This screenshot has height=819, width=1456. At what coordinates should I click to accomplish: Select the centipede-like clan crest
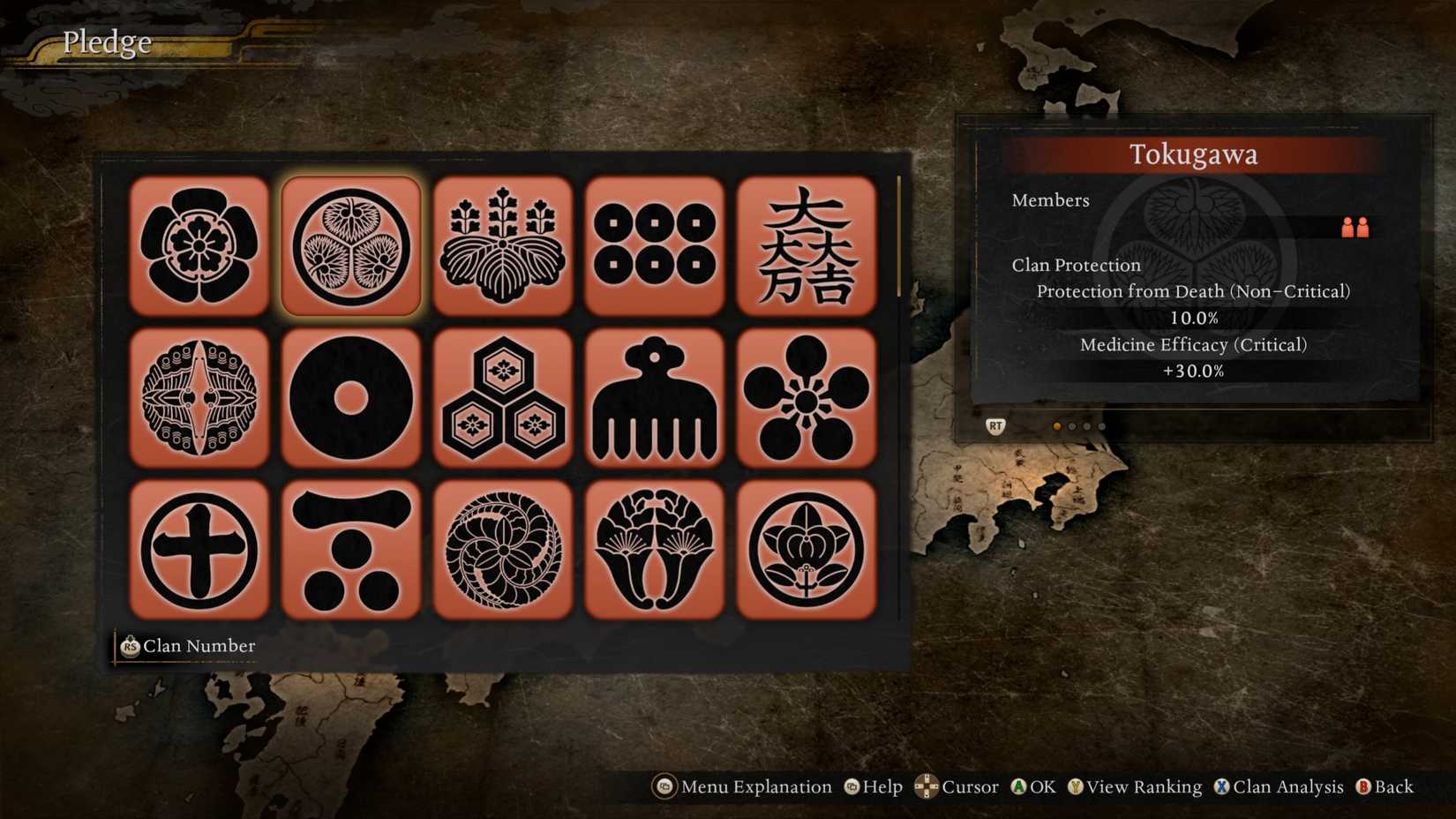point(199,399)
